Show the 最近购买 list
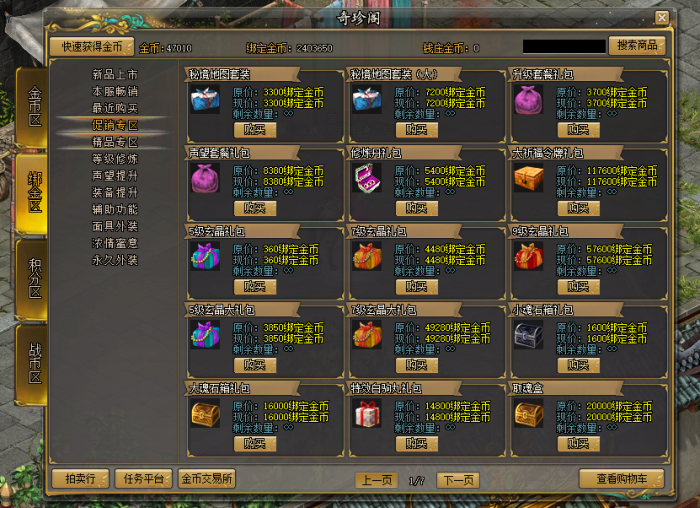 tap(115, 108)
